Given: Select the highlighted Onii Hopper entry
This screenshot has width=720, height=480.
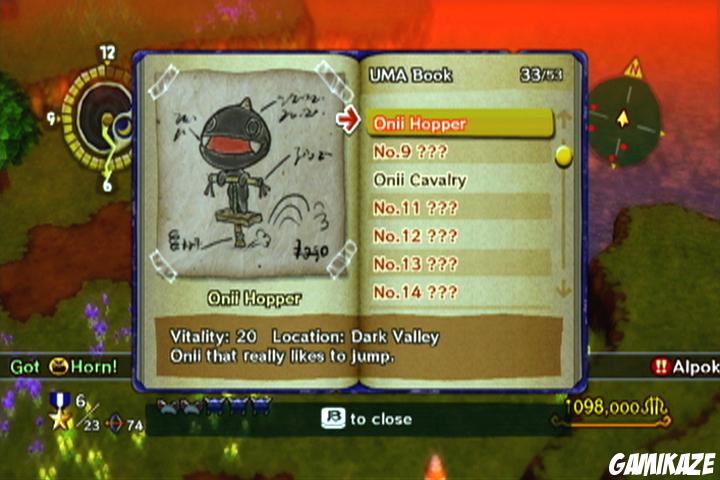Looking at the screenshot, I should point(458,123).
